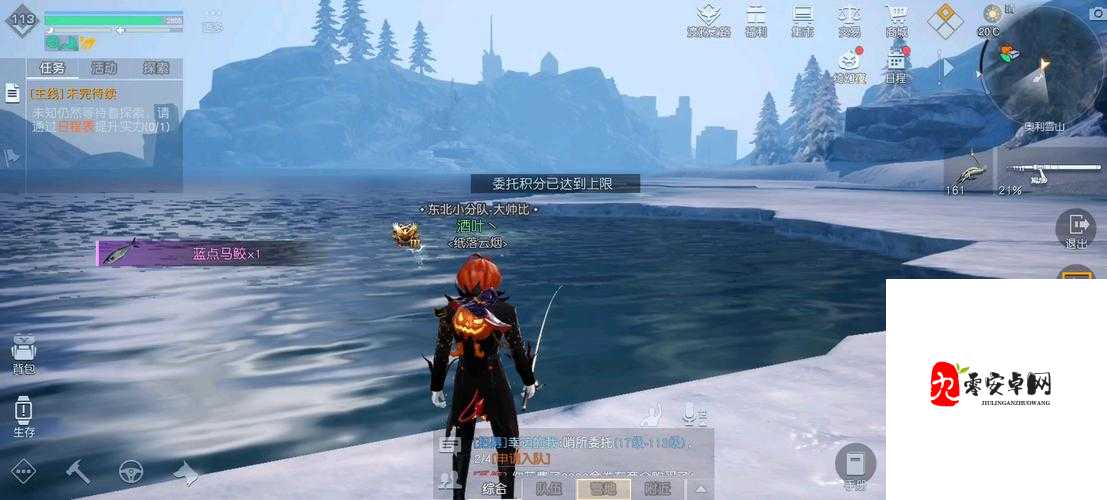
Task: Switch chat to the 附近 nearby channel
Action: (x=657, y=488)
